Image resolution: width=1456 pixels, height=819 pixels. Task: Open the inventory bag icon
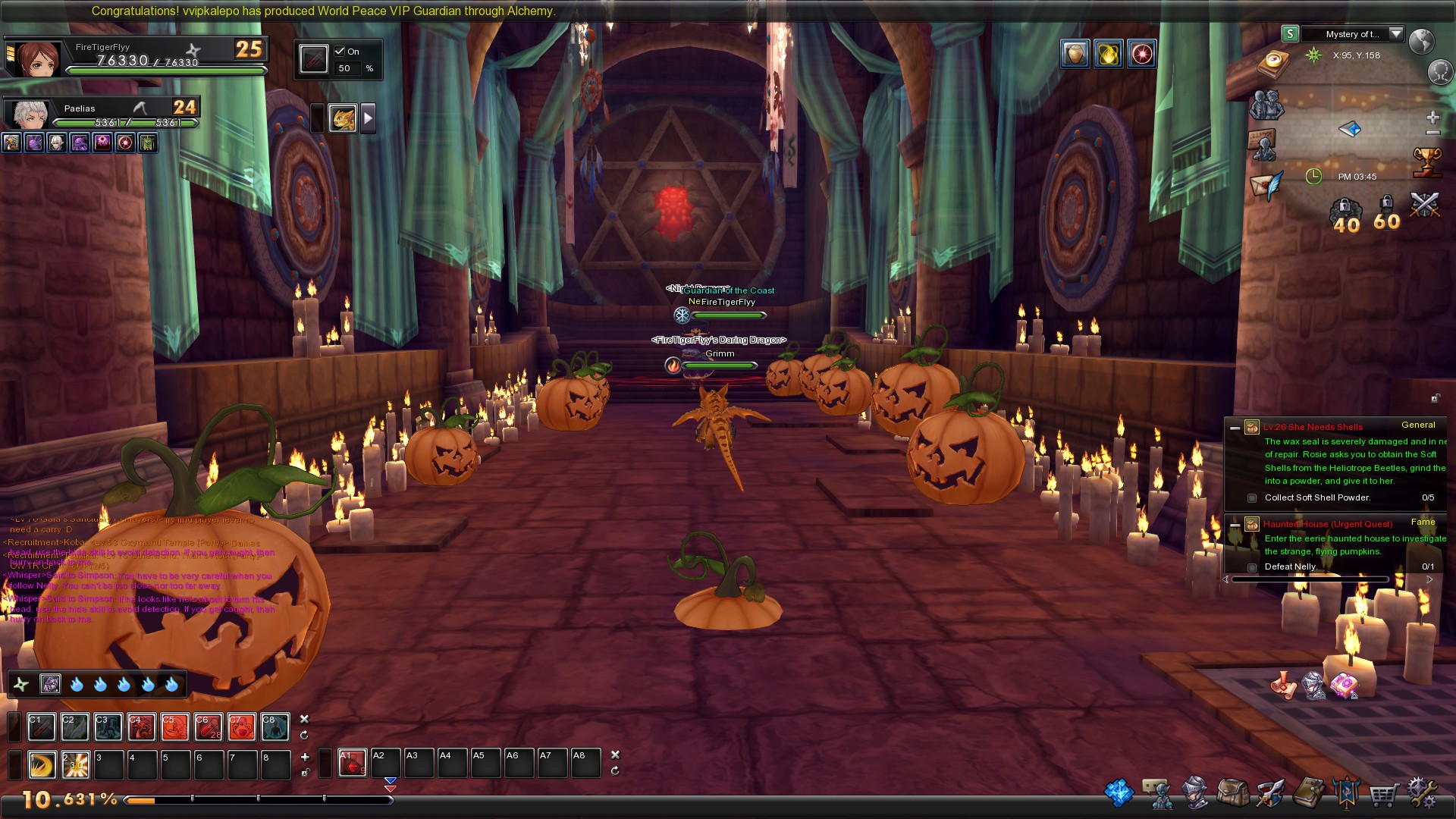1234,792
